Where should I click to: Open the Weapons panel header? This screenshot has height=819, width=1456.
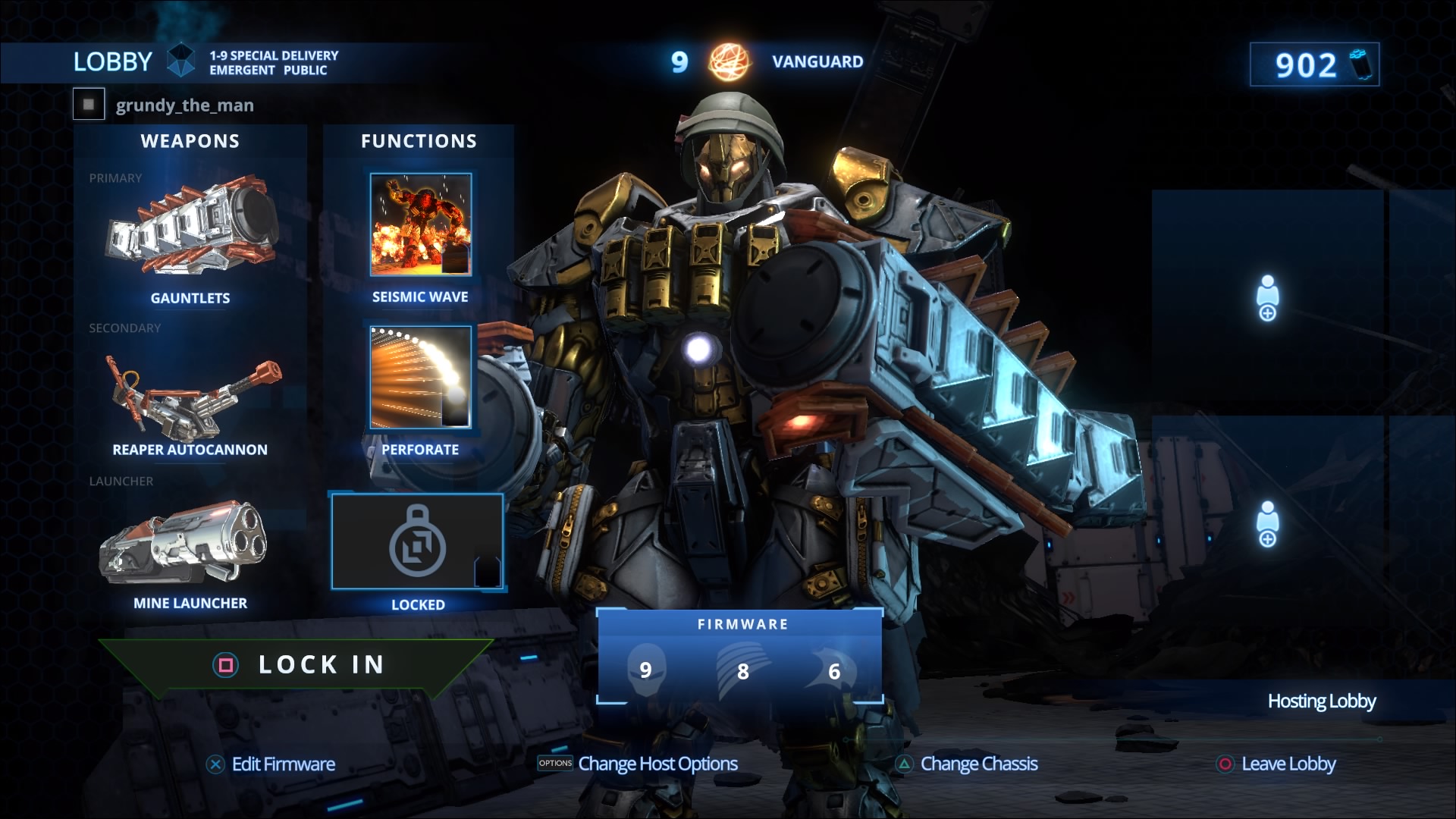(191, 140)
